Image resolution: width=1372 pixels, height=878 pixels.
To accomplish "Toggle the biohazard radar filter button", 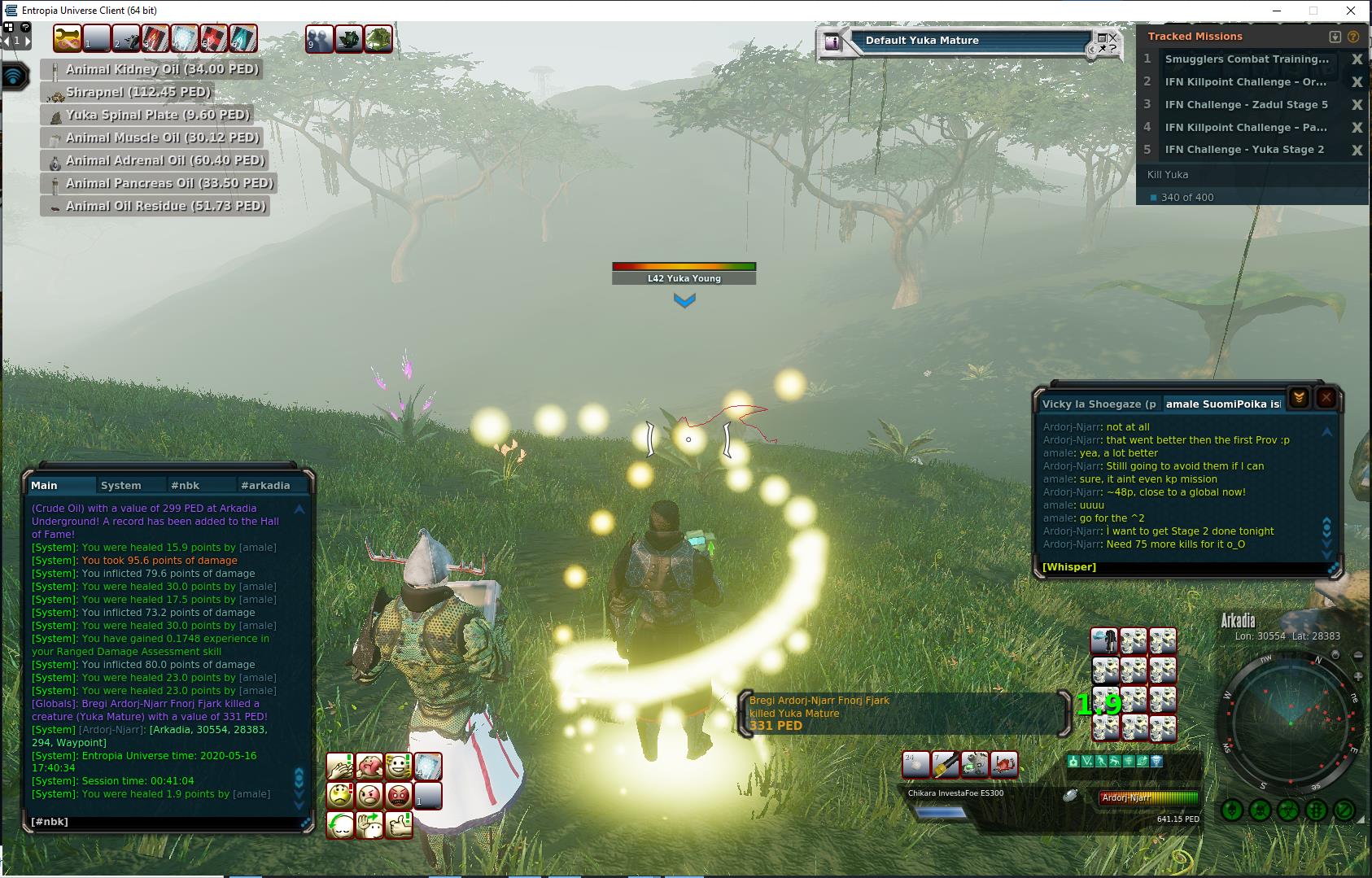I will tap(1287, 810).
